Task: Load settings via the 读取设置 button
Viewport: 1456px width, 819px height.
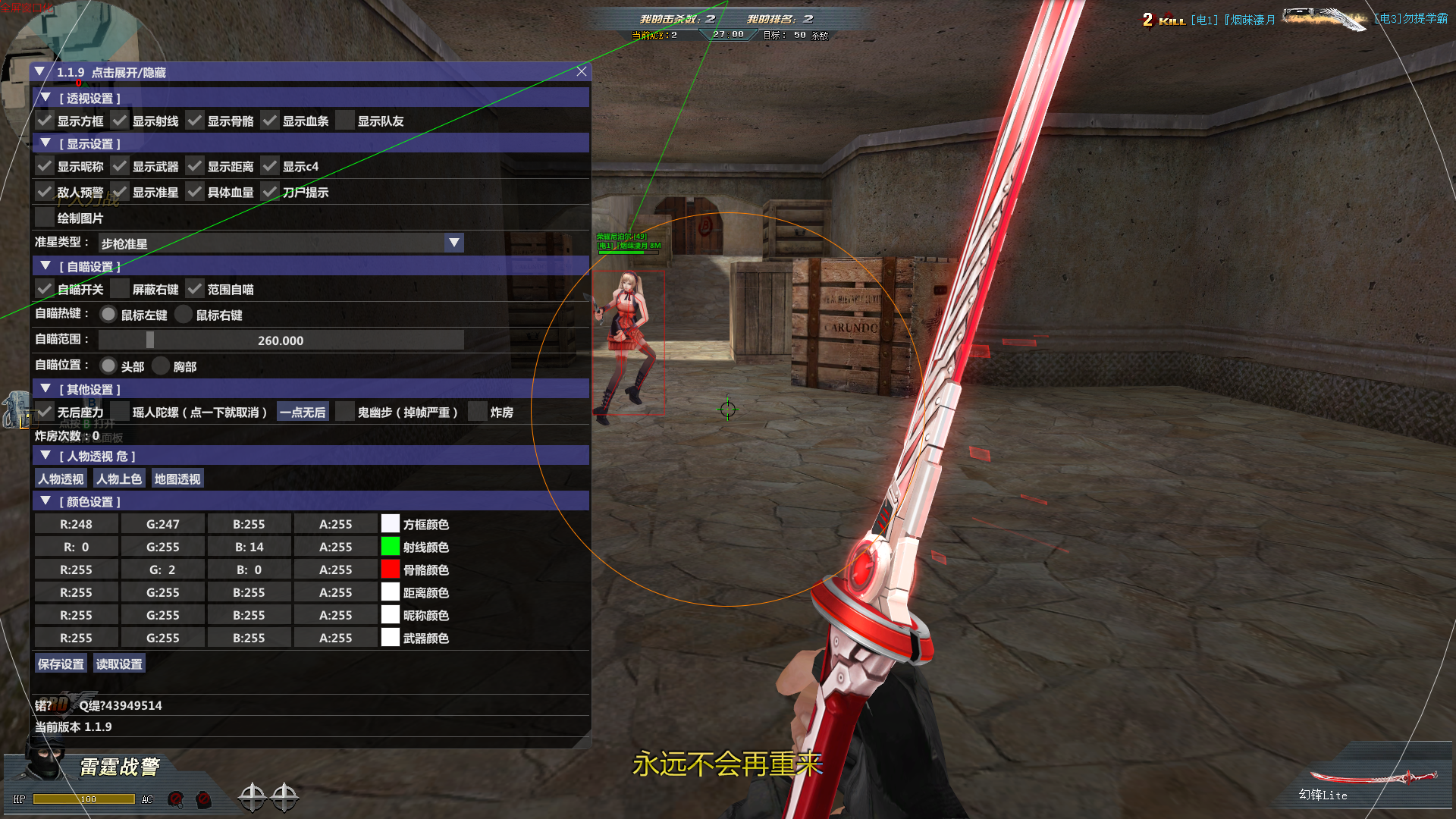Action: 119,664
